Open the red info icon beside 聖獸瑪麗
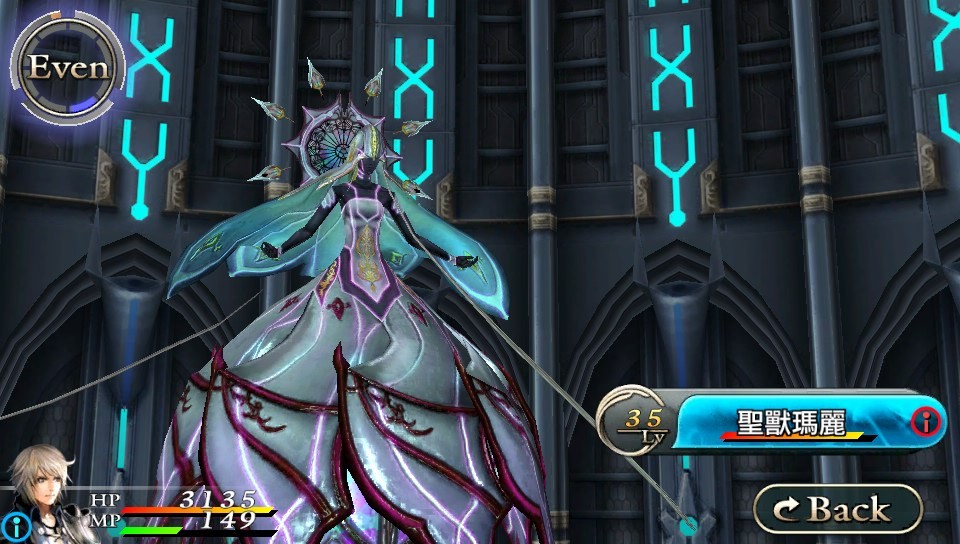This screenshot has width=960, height=544. (x=927, y=423)
